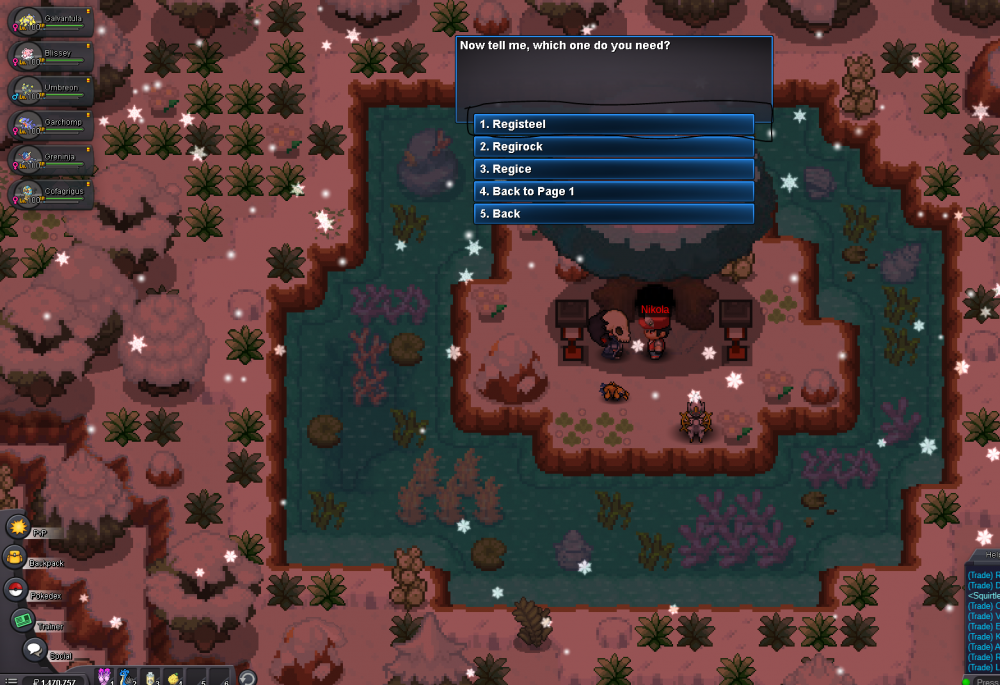
Task: Select Greninja's party slot
Action: click(52, 159)
